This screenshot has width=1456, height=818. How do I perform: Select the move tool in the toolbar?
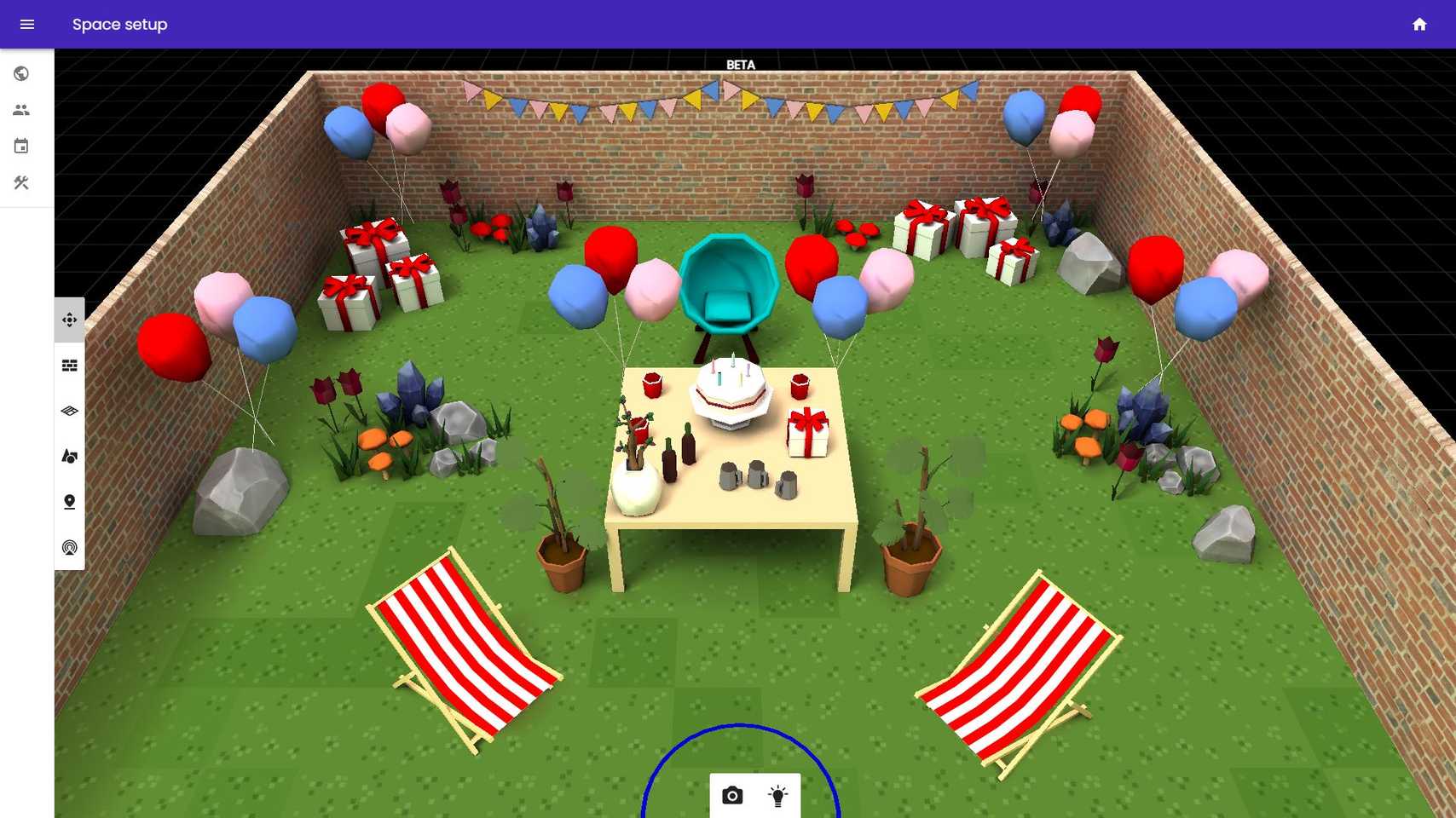[x=69, y=320]
